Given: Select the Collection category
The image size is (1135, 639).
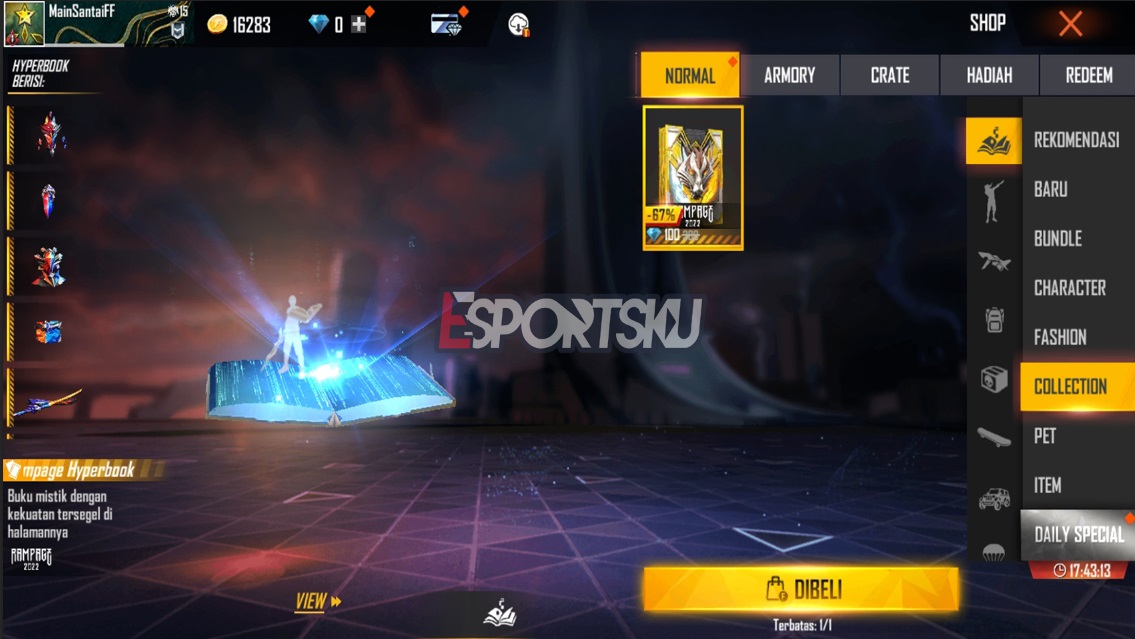Looking at the screenshot, I should tap(1070, 387).
